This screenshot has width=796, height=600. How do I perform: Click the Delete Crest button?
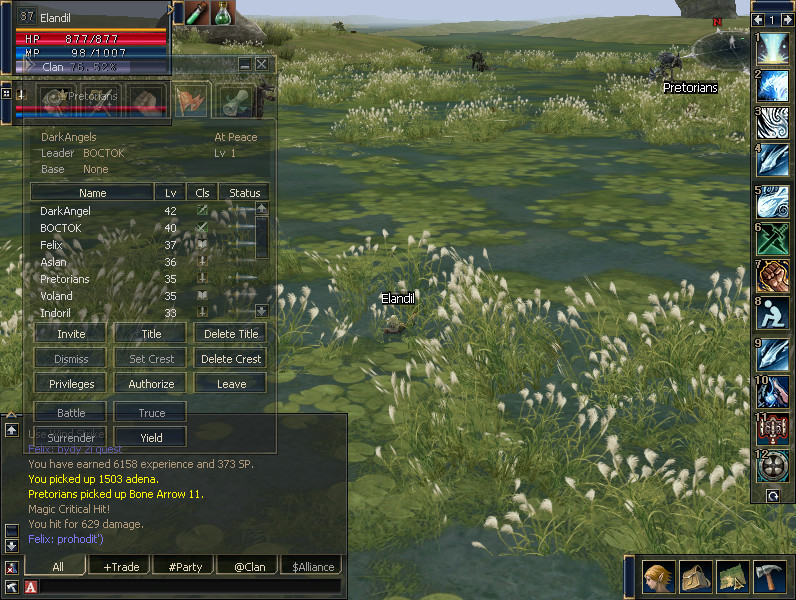[230, 359]
